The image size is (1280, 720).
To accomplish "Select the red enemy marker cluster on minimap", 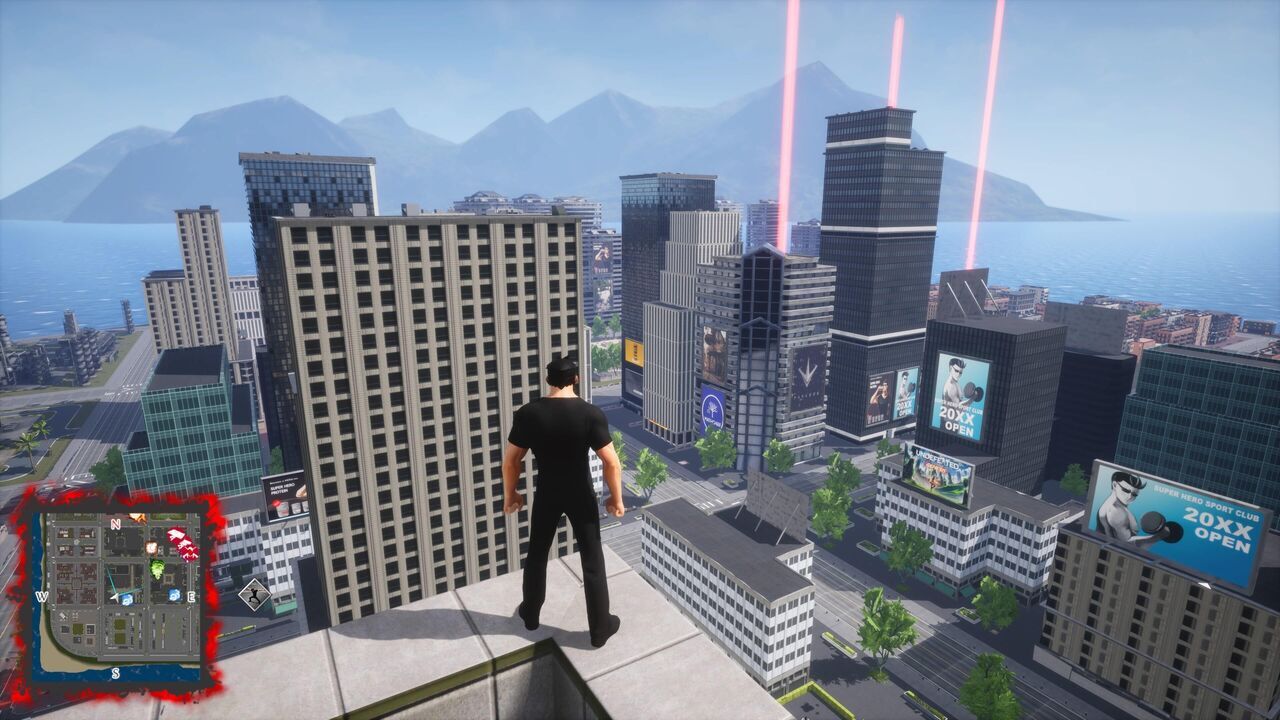I will (x=182, y=542).
